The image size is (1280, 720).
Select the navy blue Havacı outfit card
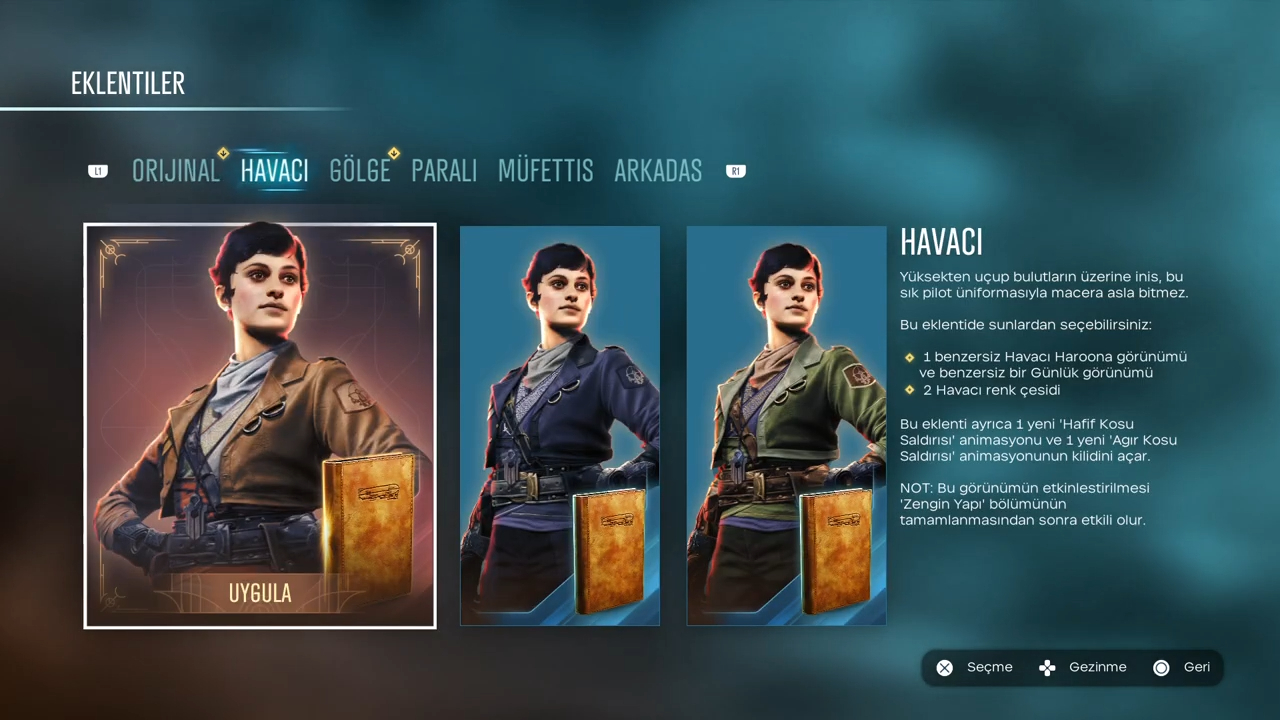point(560,425)
